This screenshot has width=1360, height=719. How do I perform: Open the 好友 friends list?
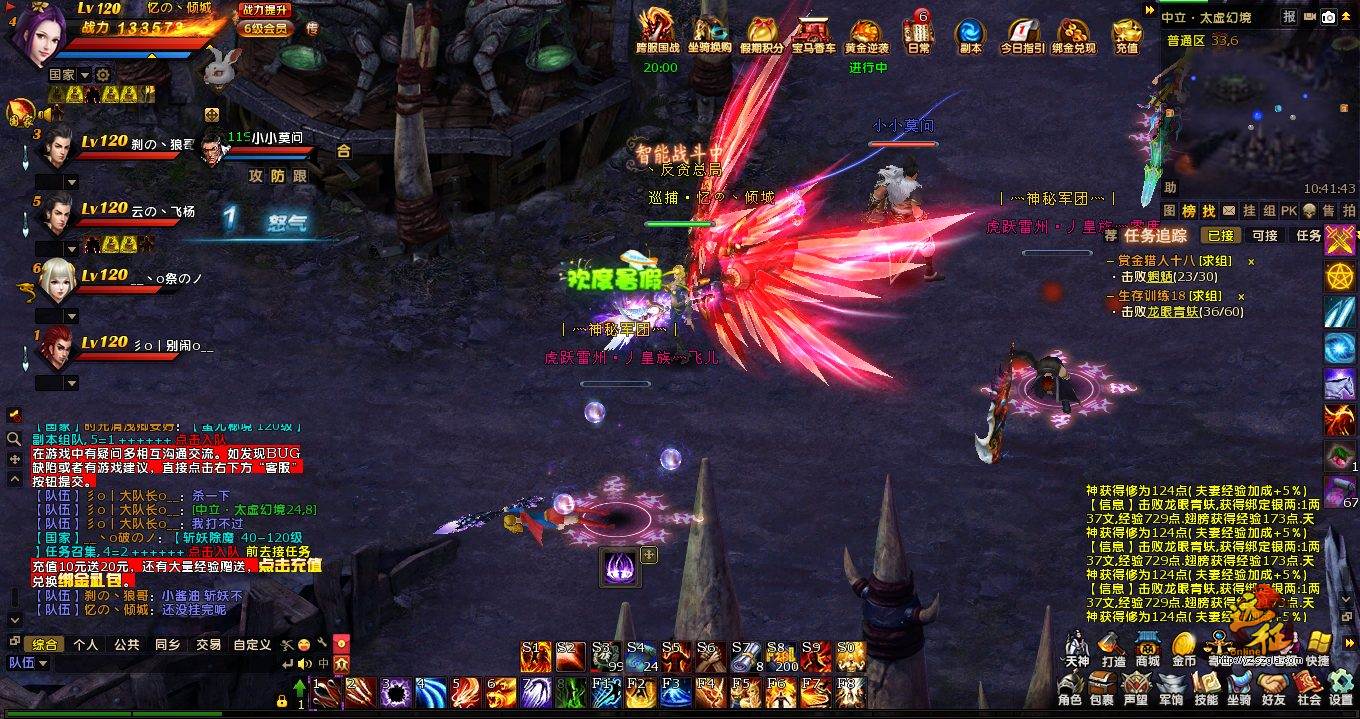(x=1273, y=688)
